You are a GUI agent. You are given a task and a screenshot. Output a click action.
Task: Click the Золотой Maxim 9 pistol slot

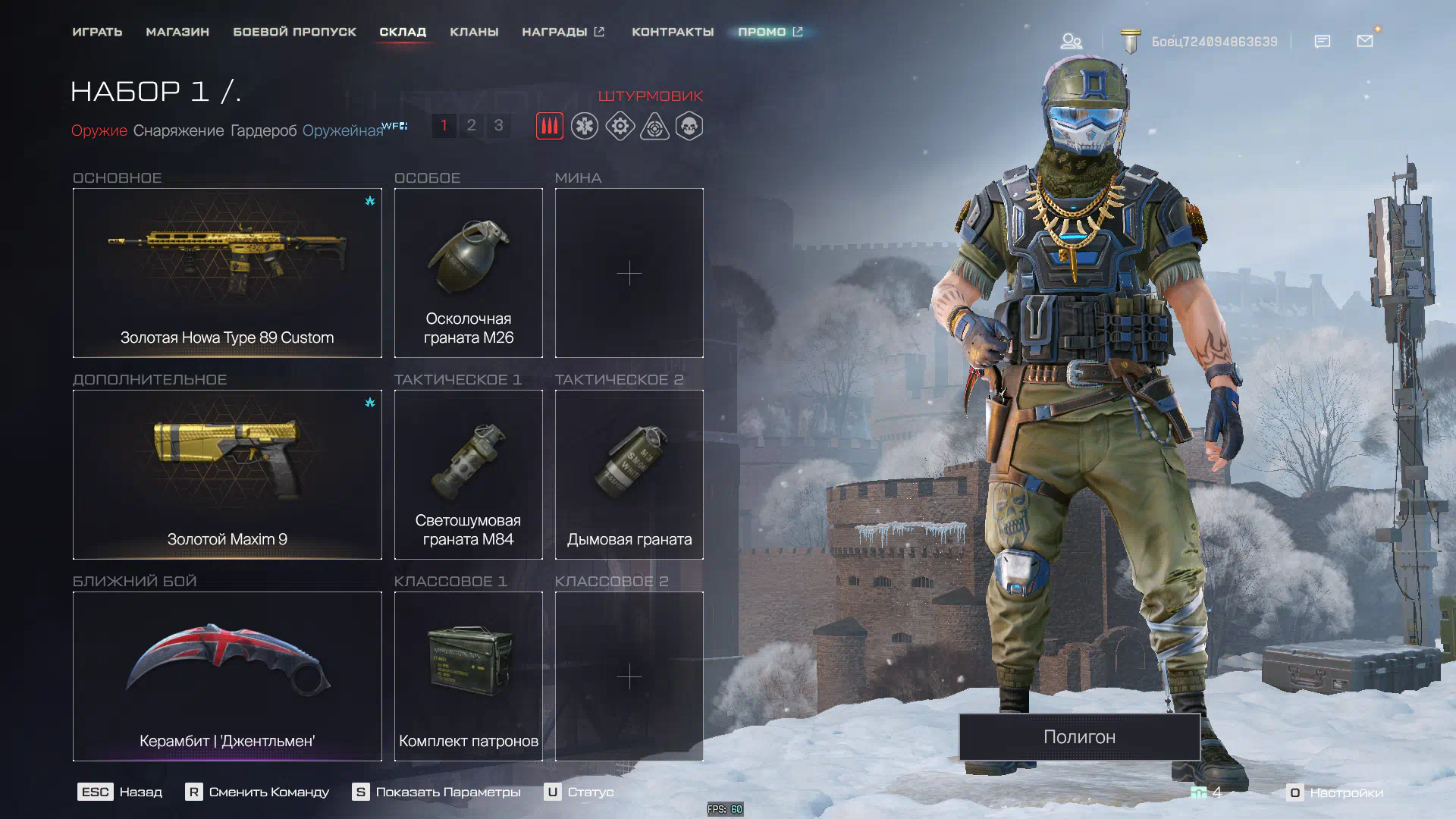coord(227,474)
